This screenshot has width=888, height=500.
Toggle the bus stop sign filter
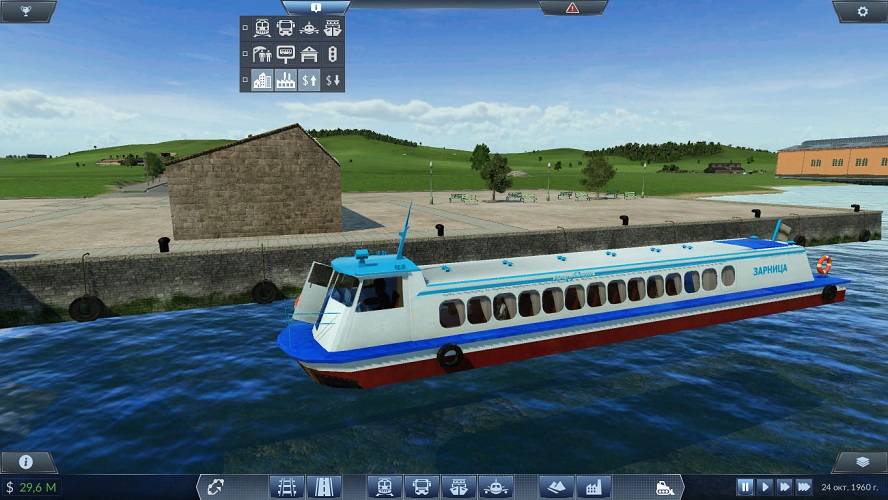tap(286, 55)
